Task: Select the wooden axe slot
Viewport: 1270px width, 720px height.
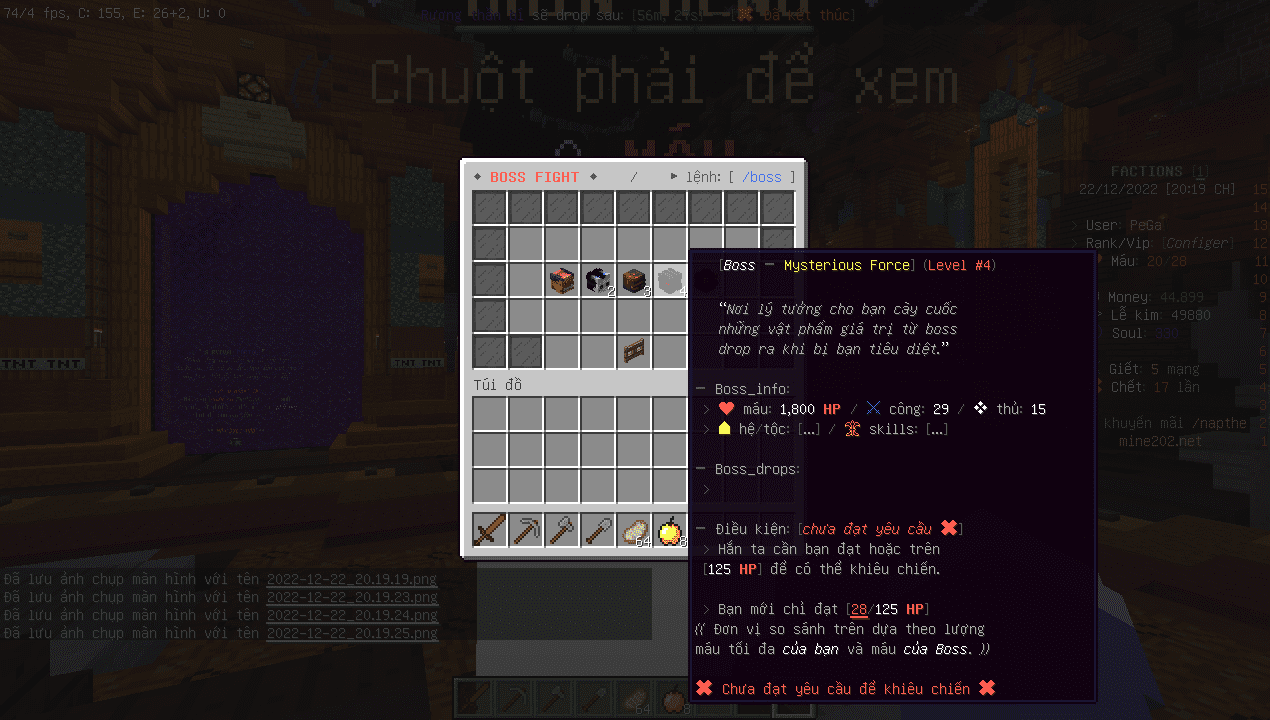Action: [x=562, y=529]
